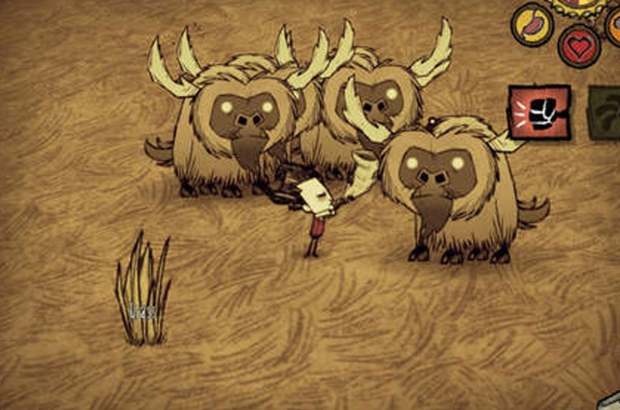Viewport: 620px width, 410px height.
Task: Click the stomach hunger badge
Action: click(x=532, y=24)
